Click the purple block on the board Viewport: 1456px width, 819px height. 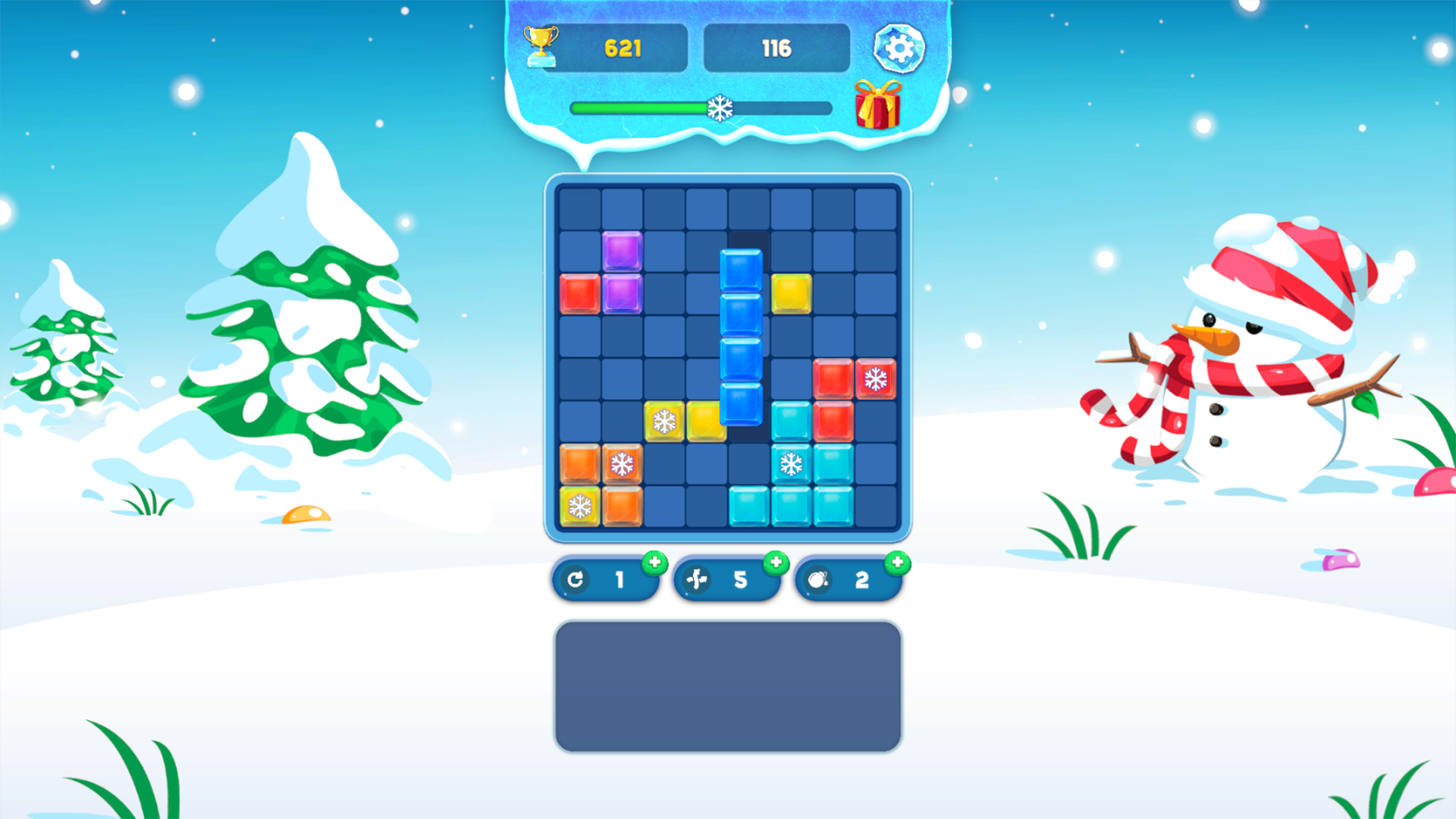[x=622, y=253]
